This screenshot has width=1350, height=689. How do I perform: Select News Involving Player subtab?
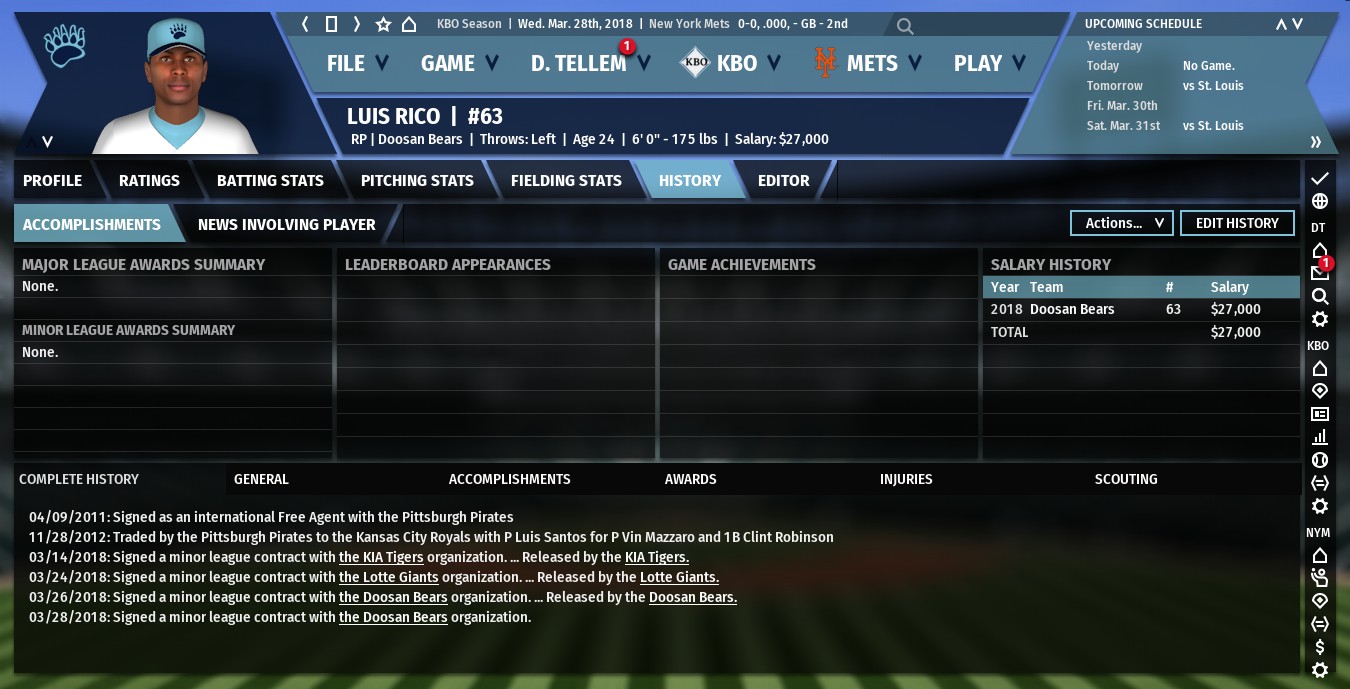287,225
